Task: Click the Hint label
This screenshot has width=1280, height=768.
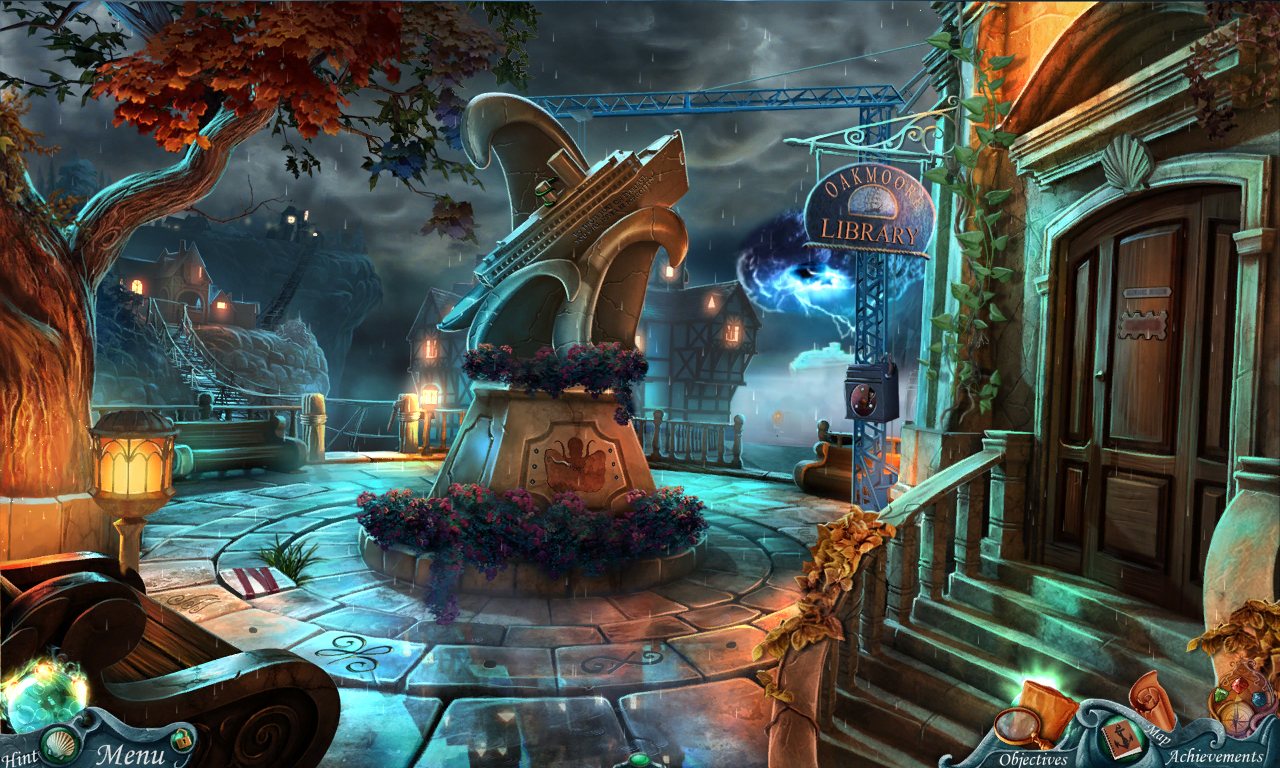Action: point(22,756)
